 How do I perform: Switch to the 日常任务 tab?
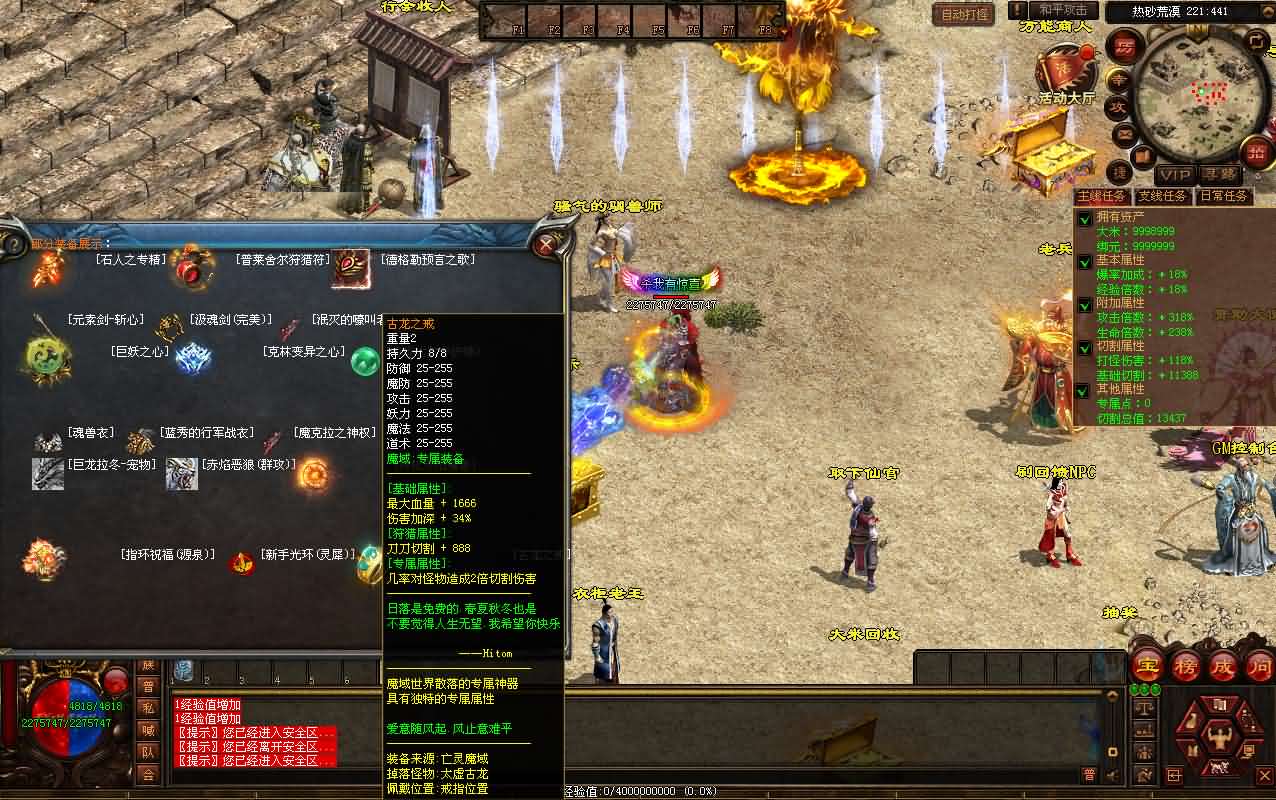click(x=1223, y=196)
